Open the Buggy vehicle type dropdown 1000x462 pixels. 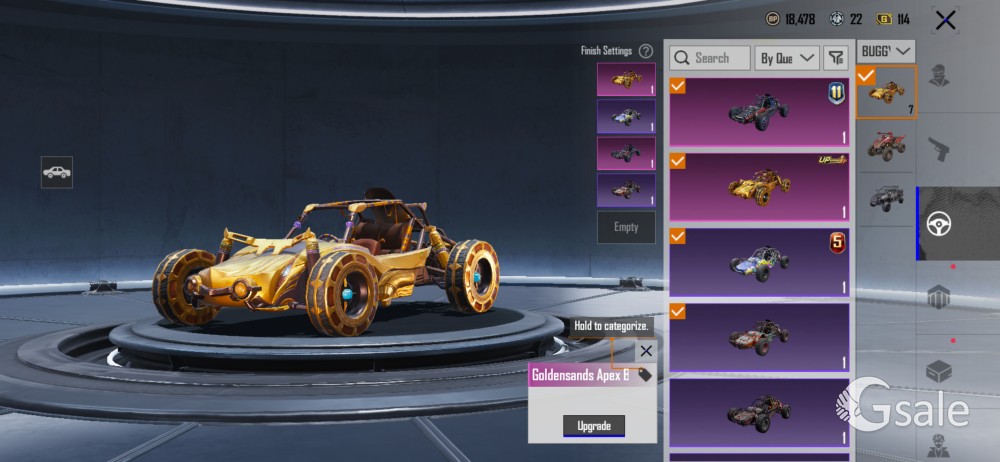coord(887,50)
